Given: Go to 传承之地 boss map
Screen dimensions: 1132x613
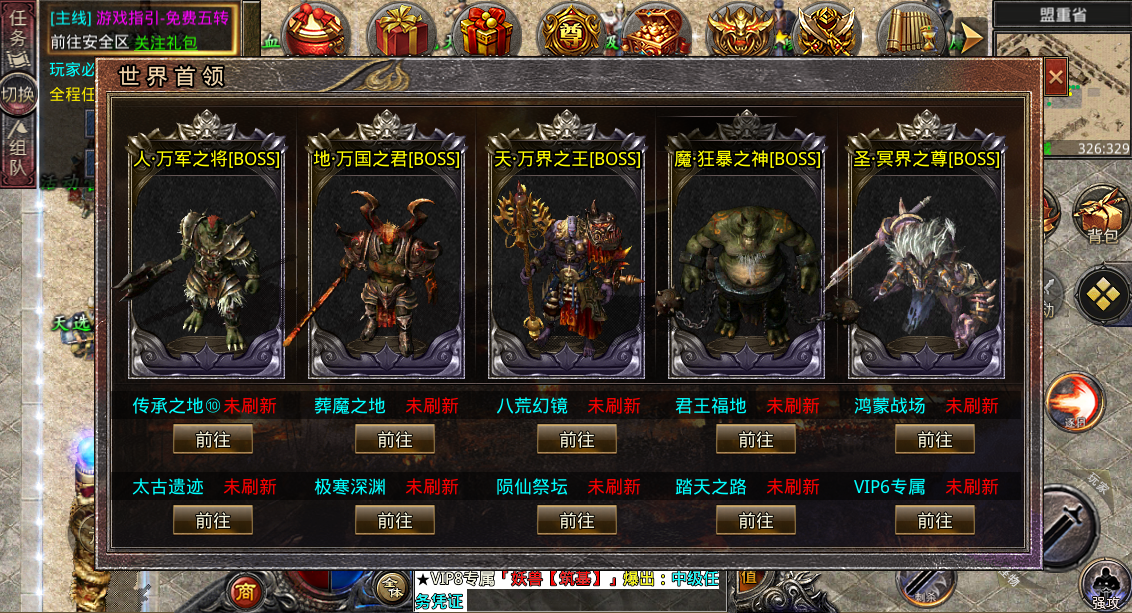Looking at the screenshot, I should tap(213, 439).
